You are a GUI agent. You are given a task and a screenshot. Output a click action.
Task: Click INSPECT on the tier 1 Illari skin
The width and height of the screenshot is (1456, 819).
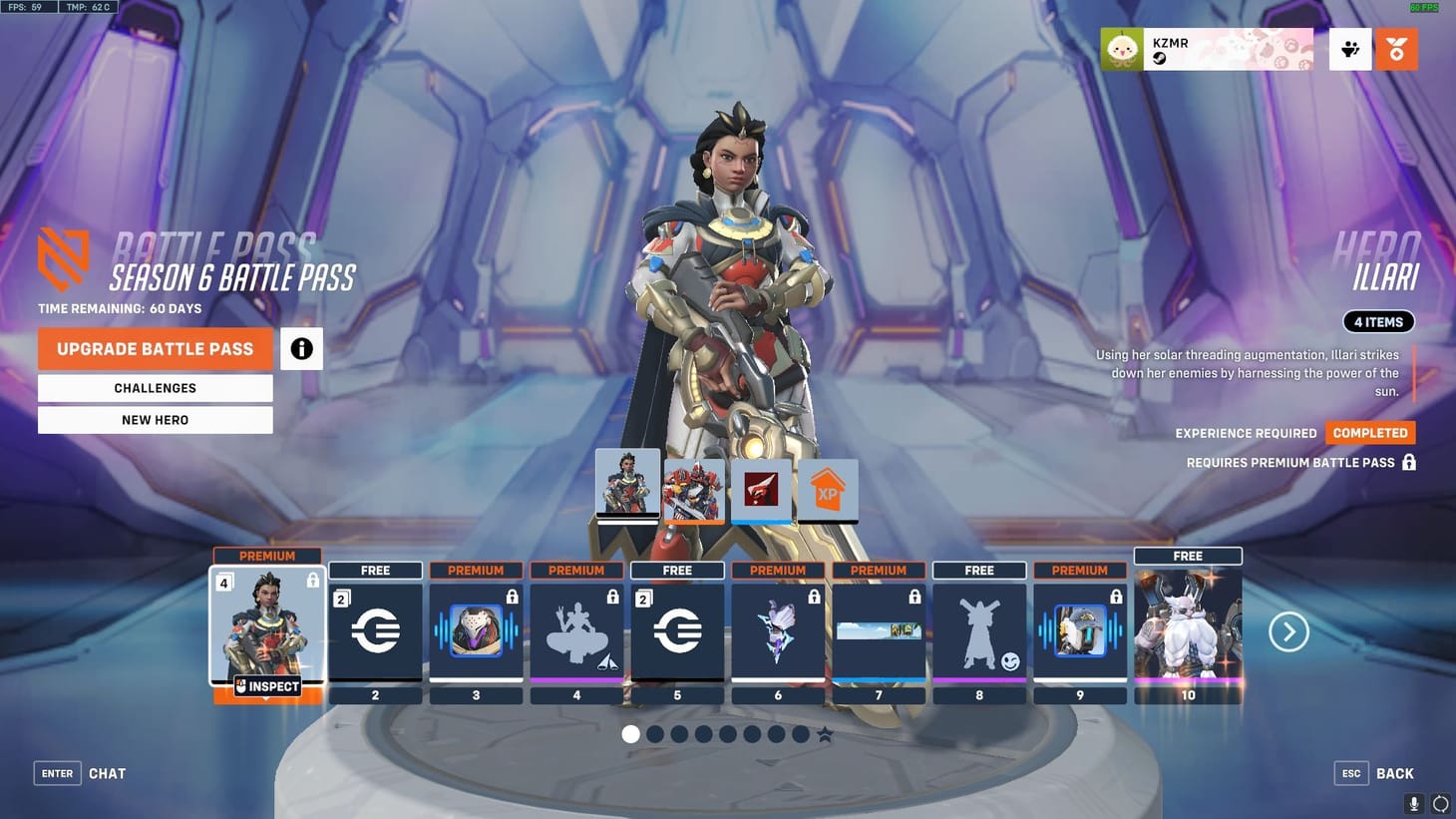[267, 686]
